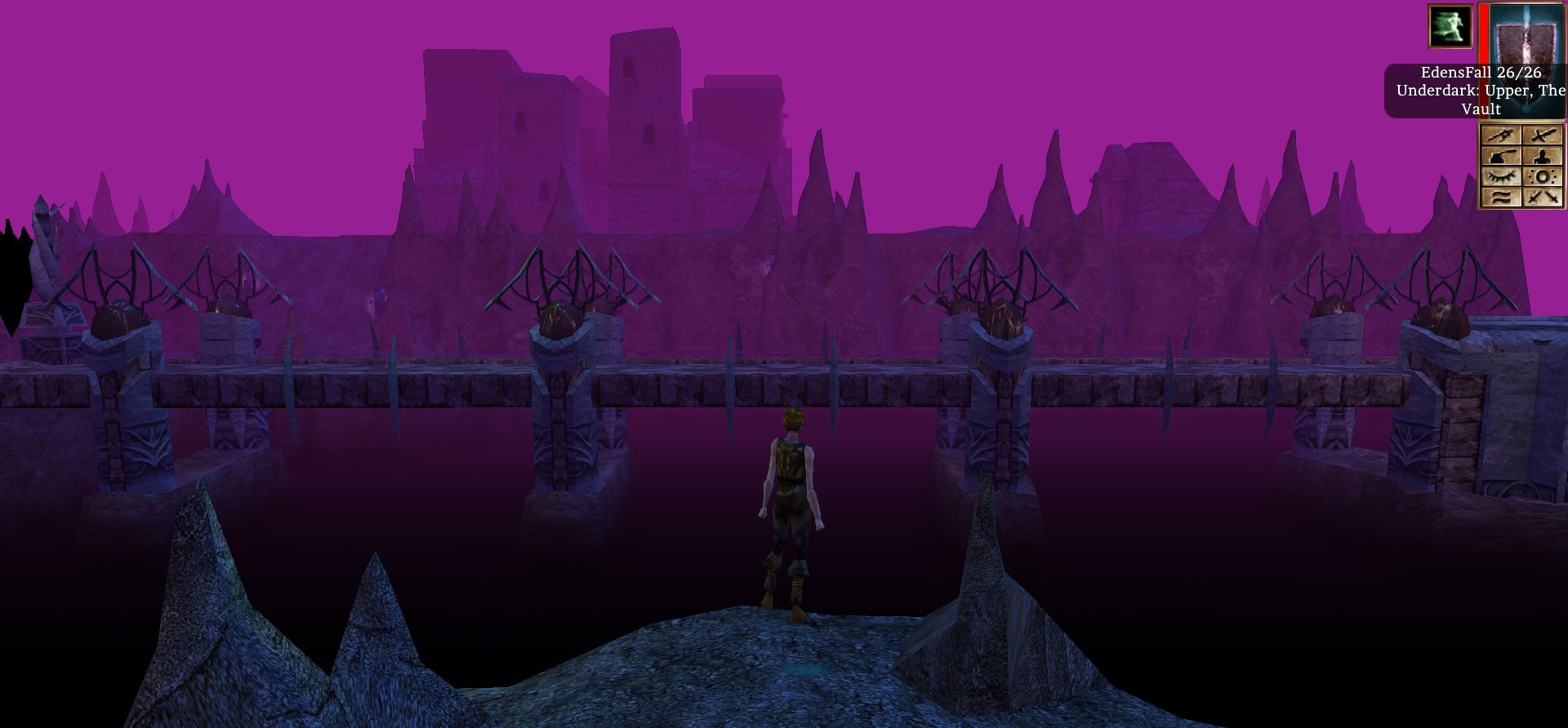Toggle the two crossed swords icon
The width and height of the screenshot is (1568, 728).
(x=1543, y=197)
